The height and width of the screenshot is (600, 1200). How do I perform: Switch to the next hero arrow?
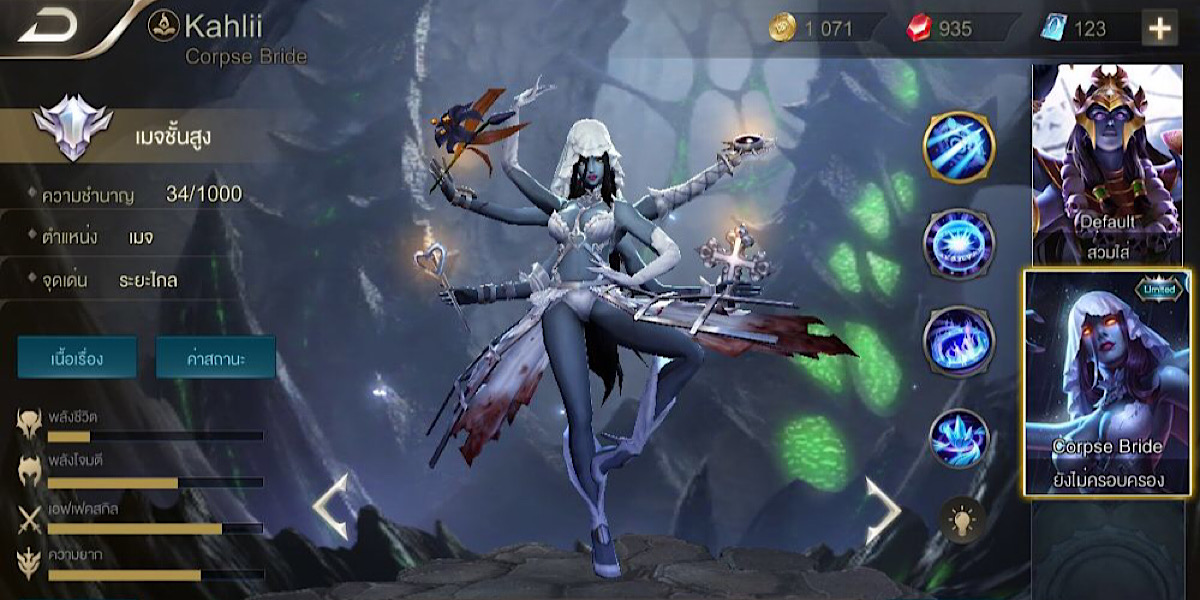coord(882,508)
